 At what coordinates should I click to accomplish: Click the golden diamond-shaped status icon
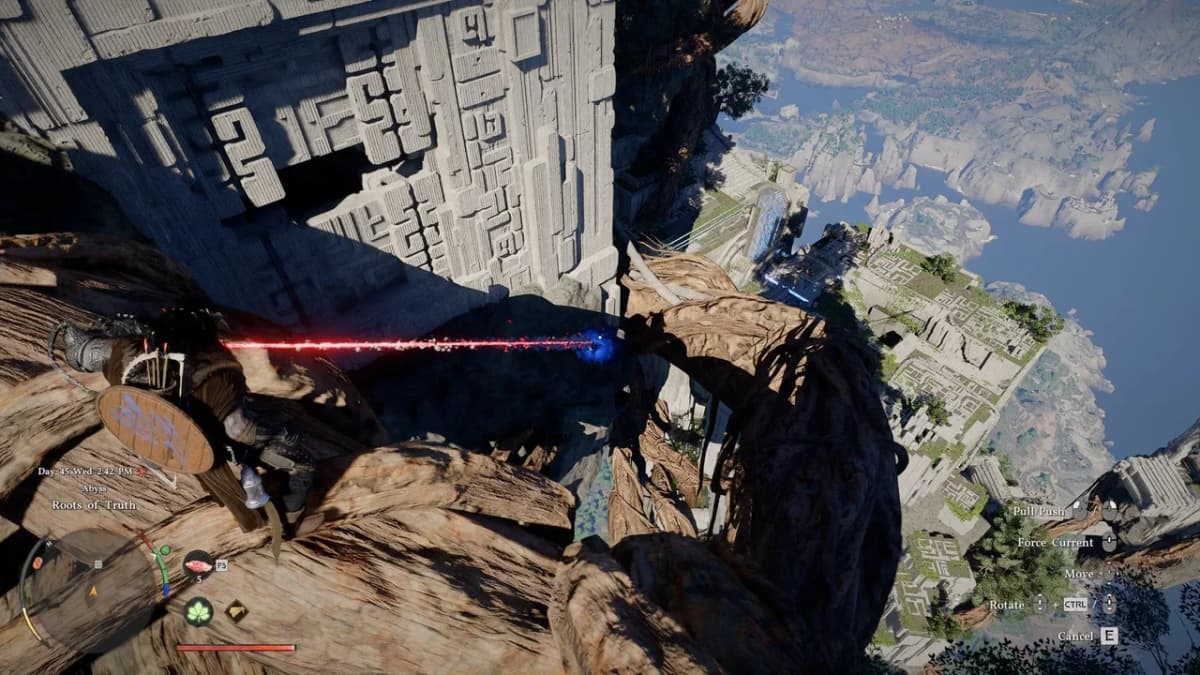click(x=236, y=609)
